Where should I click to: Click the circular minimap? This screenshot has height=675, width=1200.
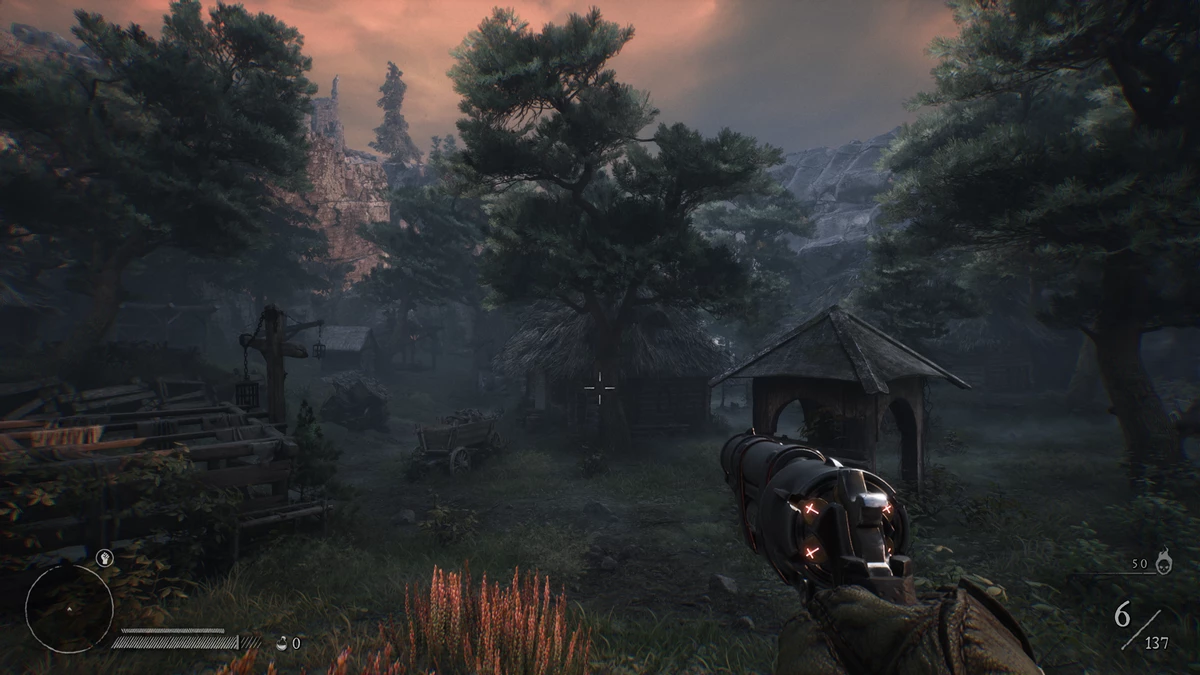coord(69,607)
